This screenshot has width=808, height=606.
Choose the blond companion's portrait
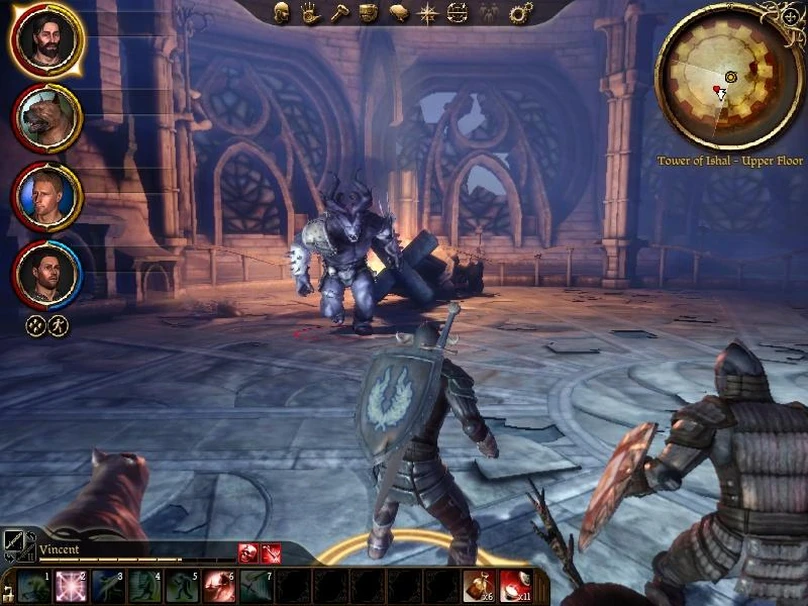coord(46,196)
